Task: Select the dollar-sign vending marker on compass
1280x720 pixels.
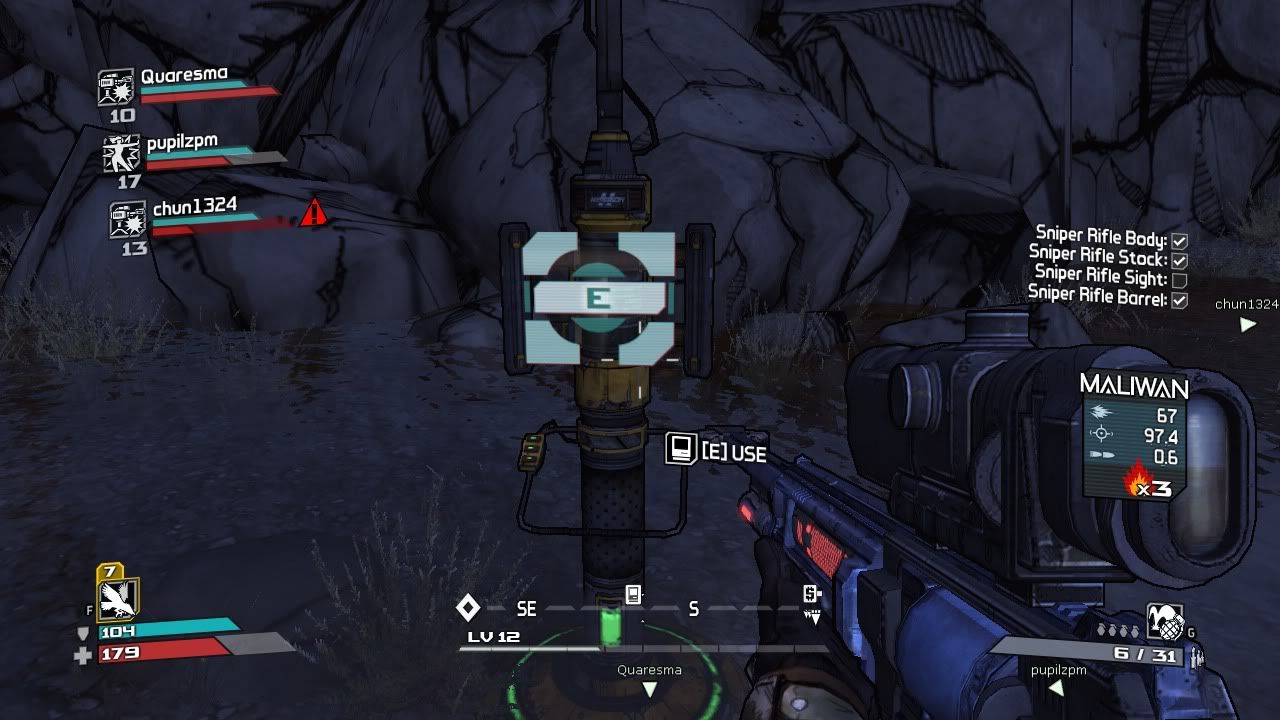Action: pos(812,595)
